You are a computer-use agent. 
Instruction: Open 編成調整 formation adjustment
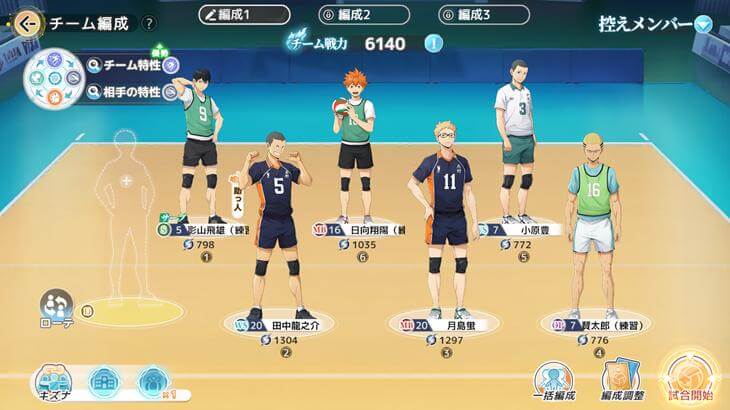click(x=620, y=381)
